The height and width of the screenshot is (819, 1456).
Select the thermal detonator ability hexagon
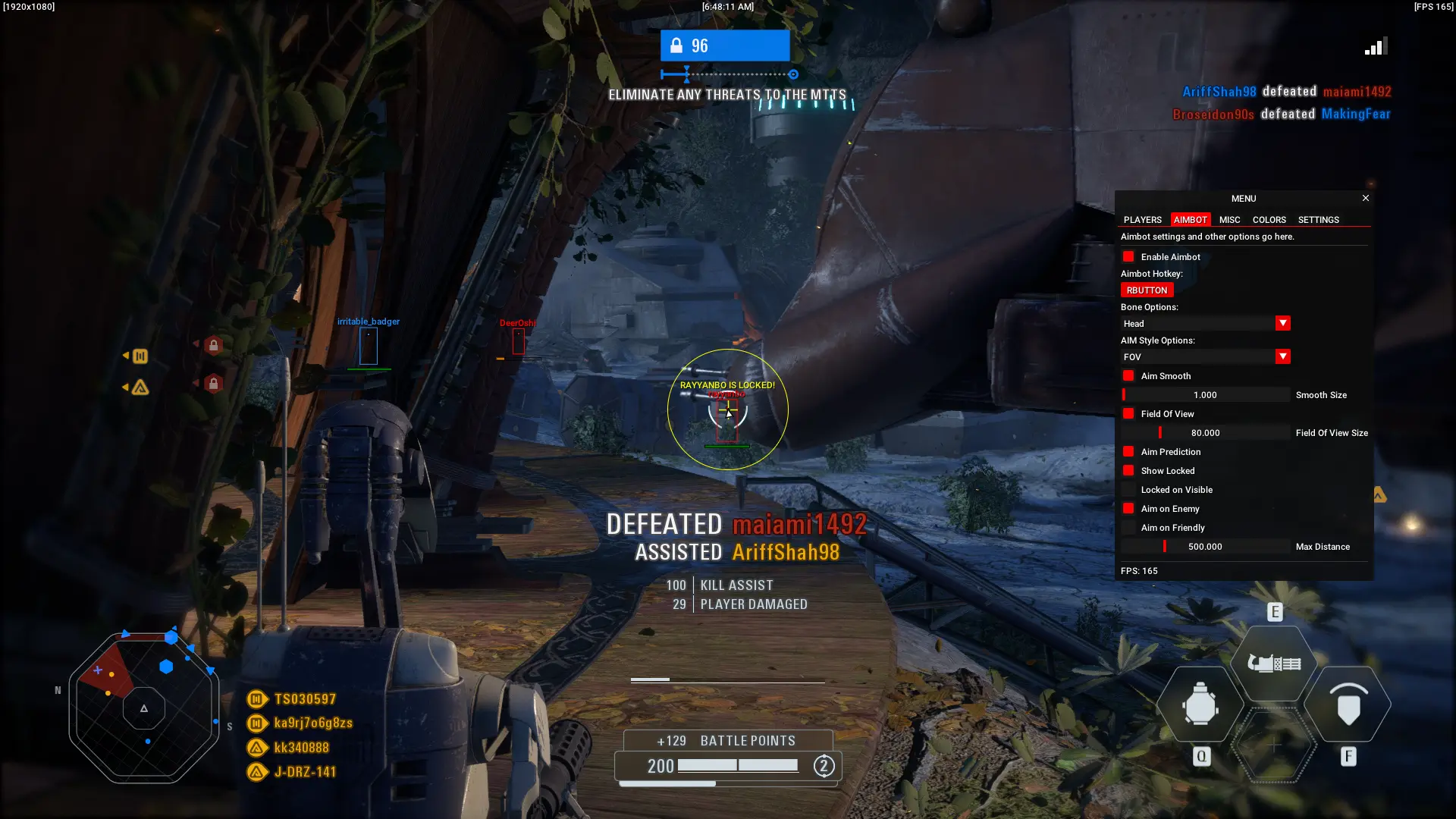click(x=1200, y=705)
